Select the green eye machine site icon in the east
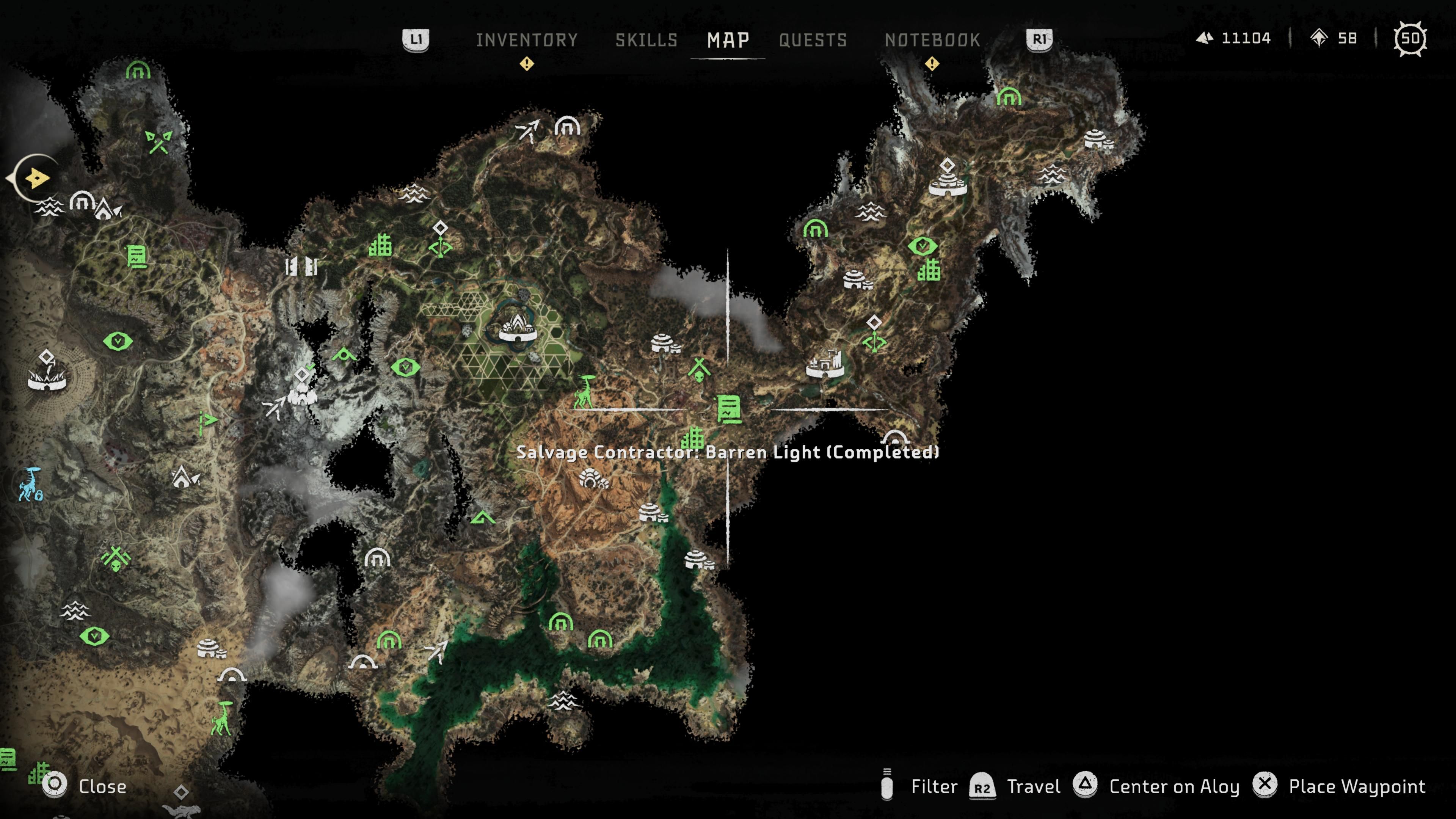This screenshot has width=1456, height=819. (923, 245)
